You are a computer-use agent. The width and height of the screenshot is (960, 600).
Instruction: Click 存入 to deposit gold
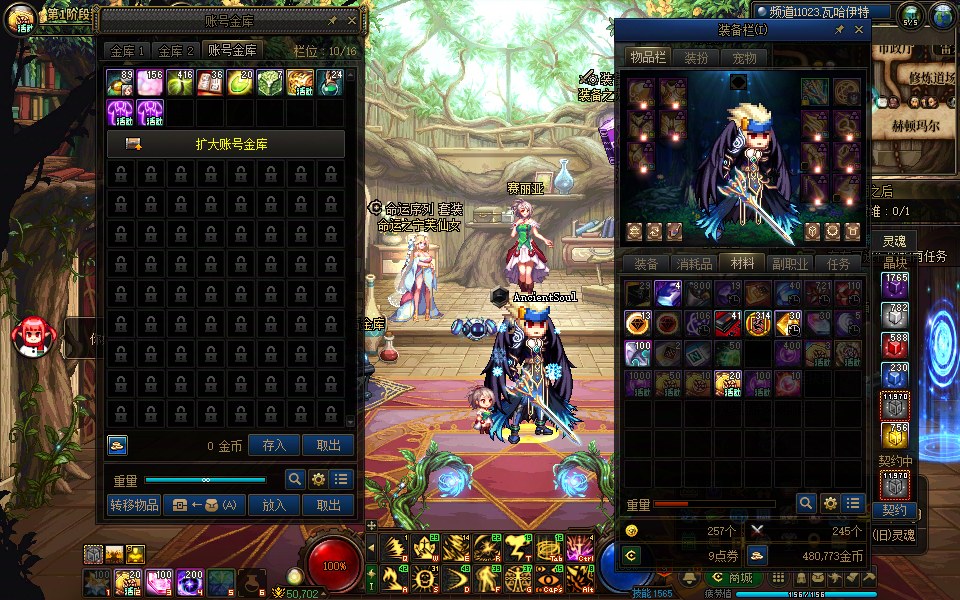click(273, 445)
